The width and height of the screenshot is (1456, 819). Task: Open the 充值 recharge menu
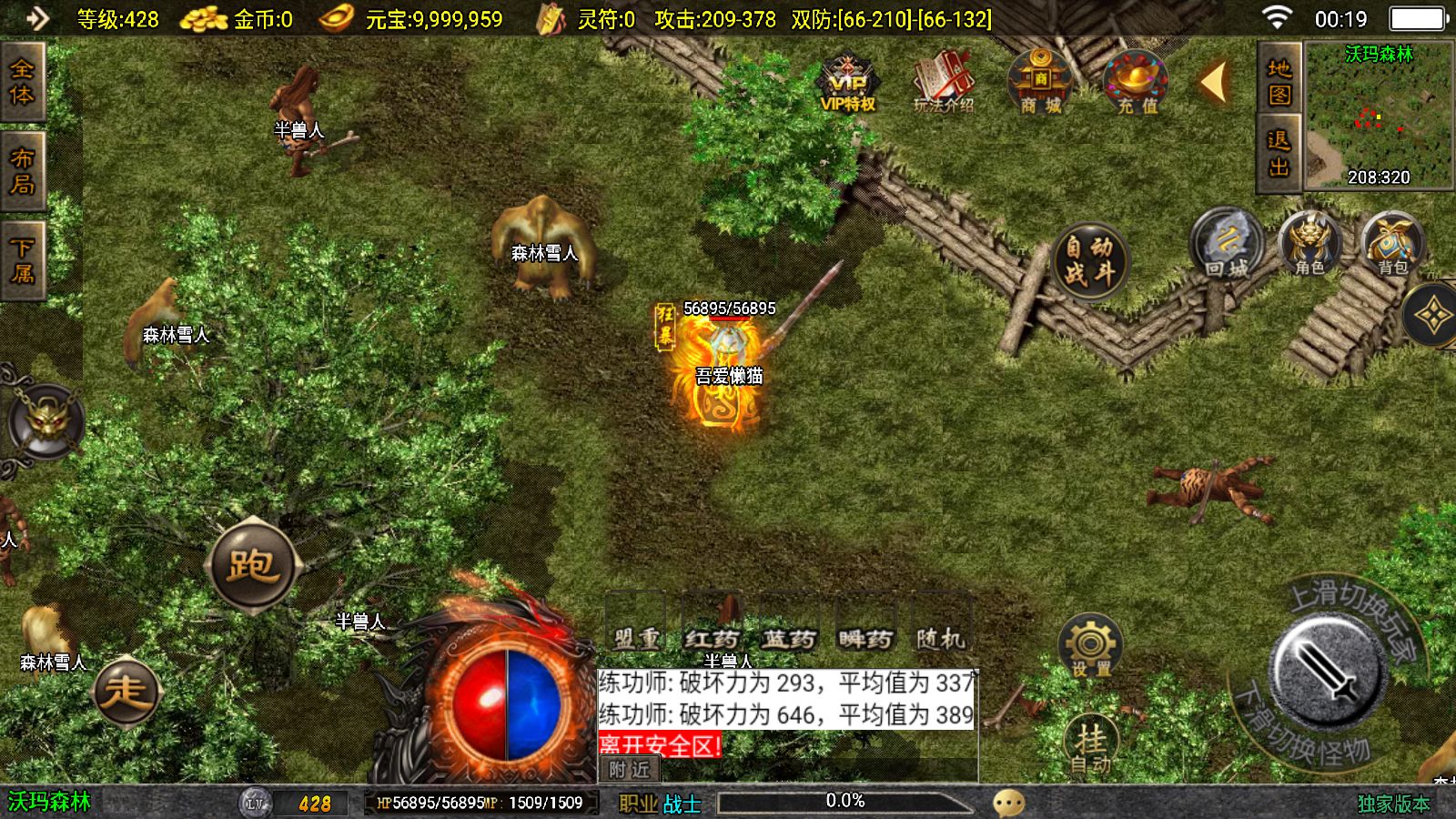pos(1136,82)
